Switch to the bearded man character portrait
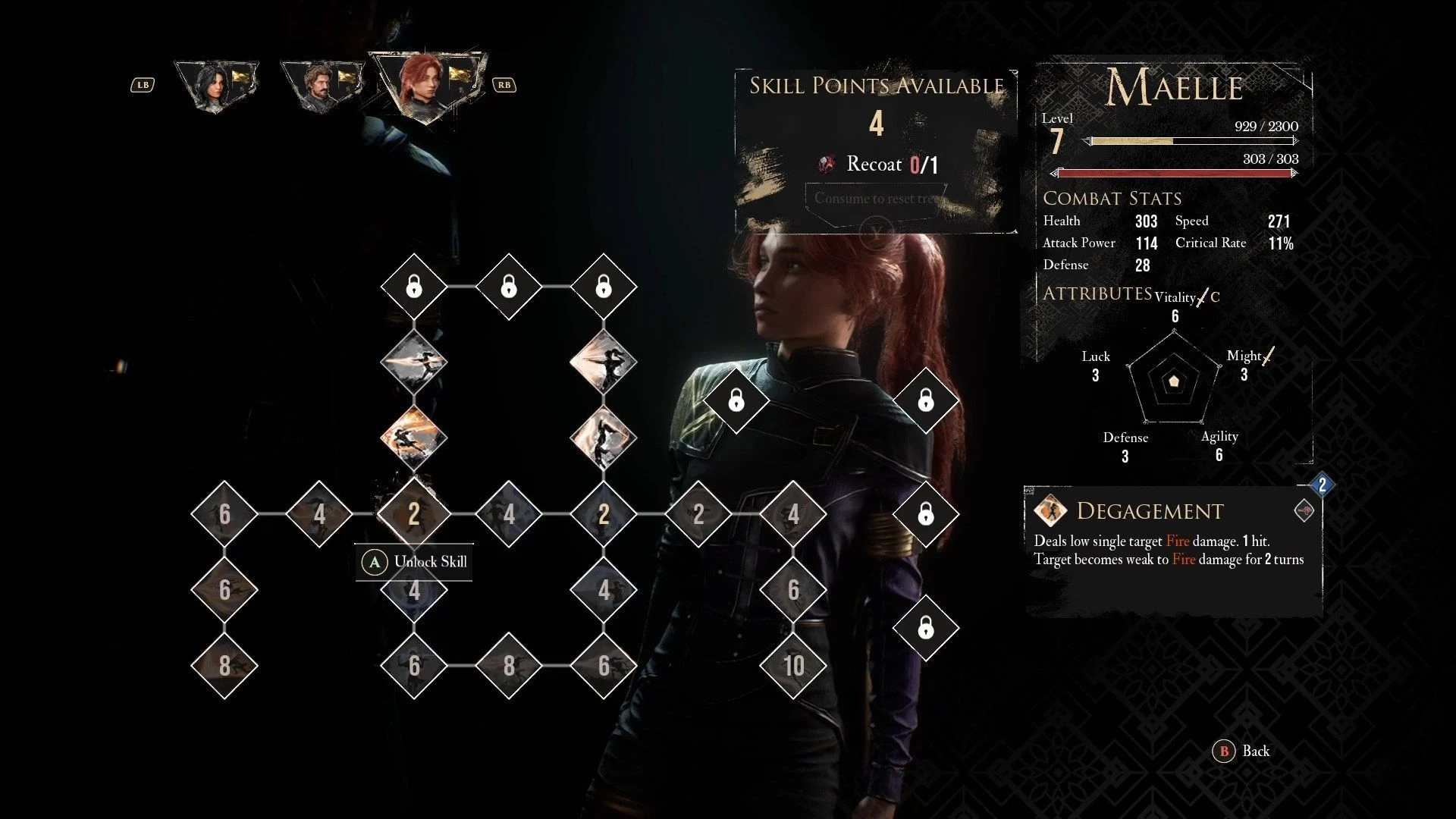1456x819 pixels. [x=321, y=86]
